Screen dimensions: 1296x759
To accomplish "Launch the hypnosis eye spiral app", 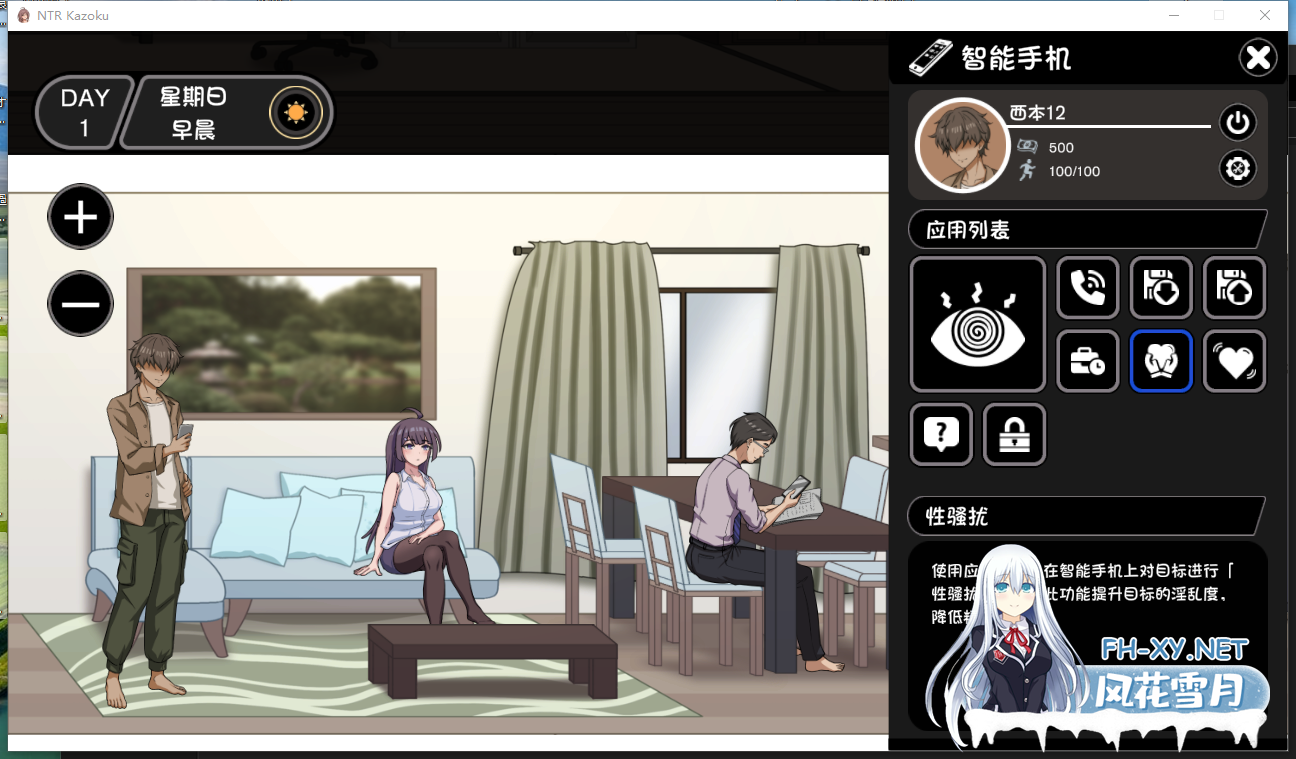I will 978,324.
